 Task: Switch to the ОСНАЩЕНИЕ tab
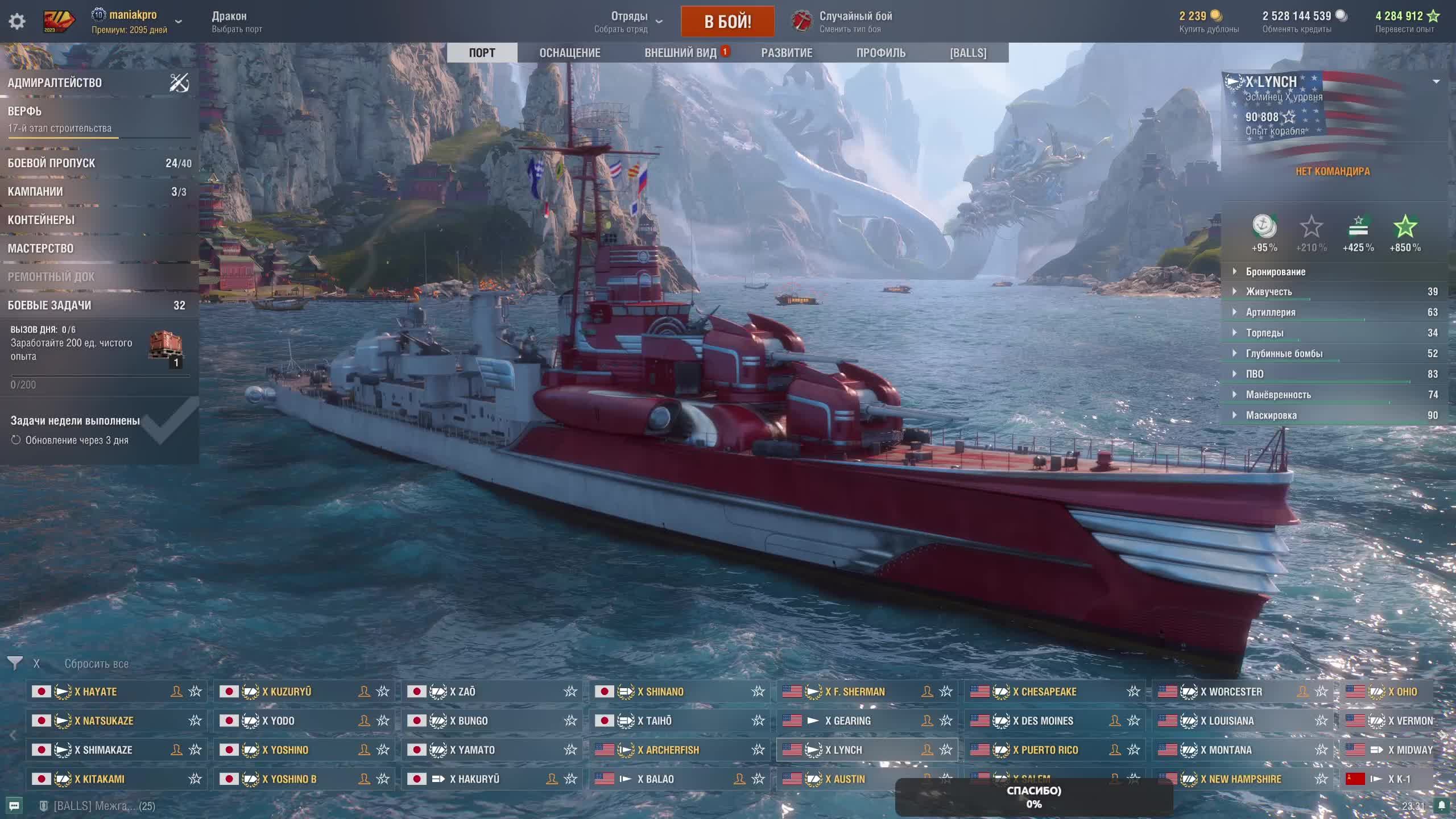point(569,53)
